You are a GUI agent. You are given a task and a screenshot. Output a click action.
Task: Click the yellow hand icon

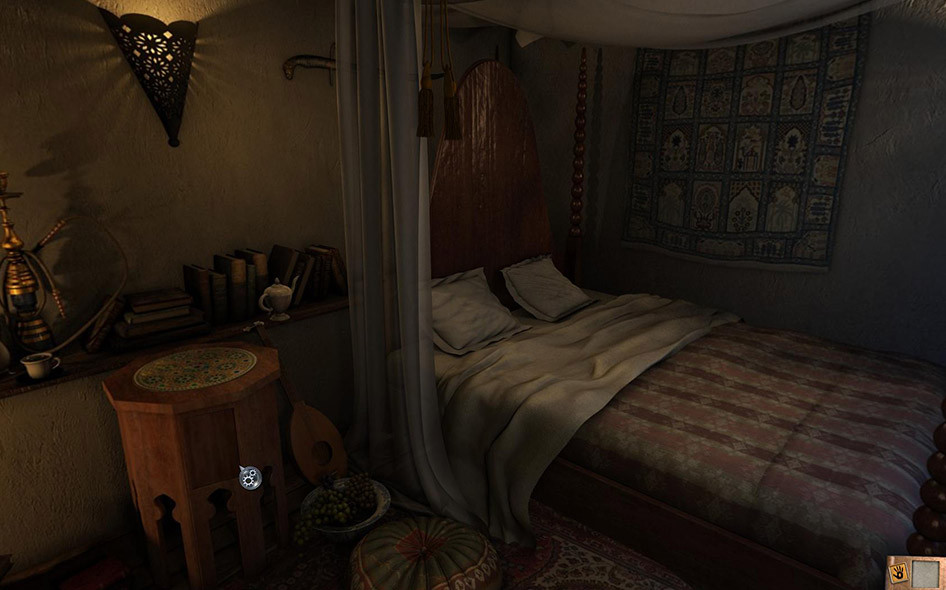click(898, 574)
